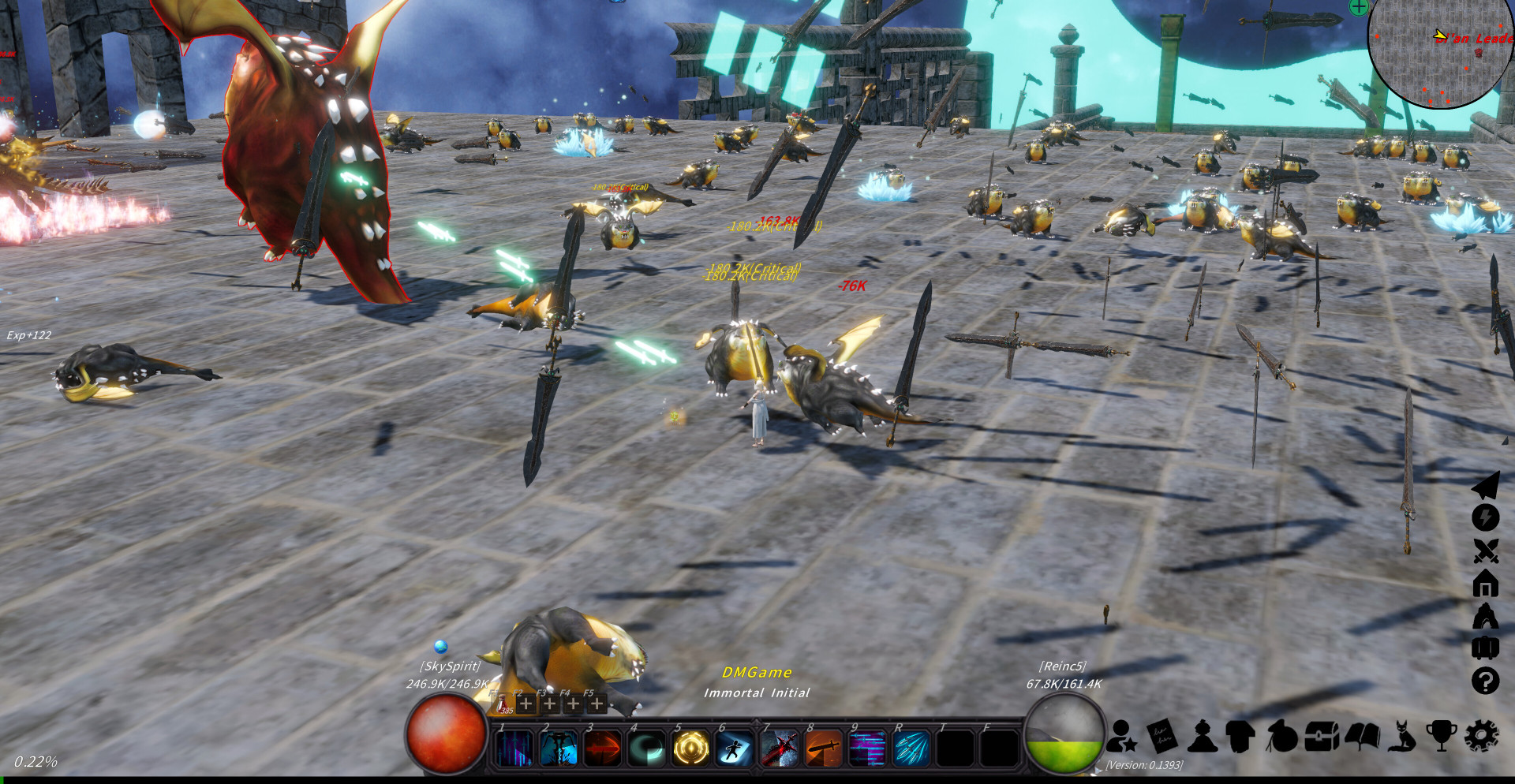Click the house icon in side menu
1515x784 pixels.
[x=1485, y=584]
